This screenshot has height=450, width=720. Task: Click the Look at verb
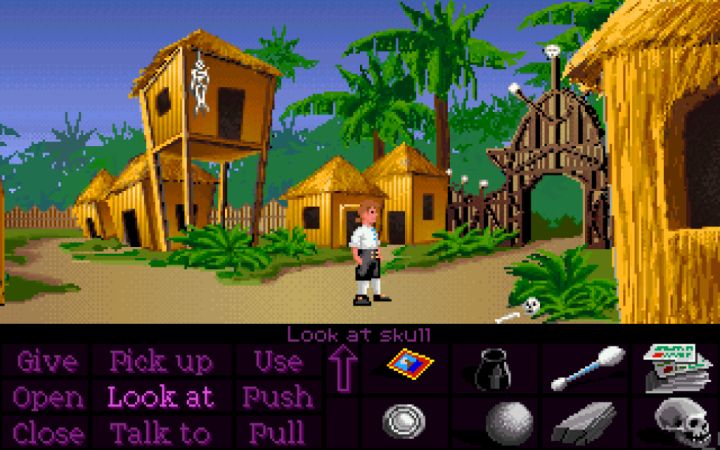click(161, 397)
